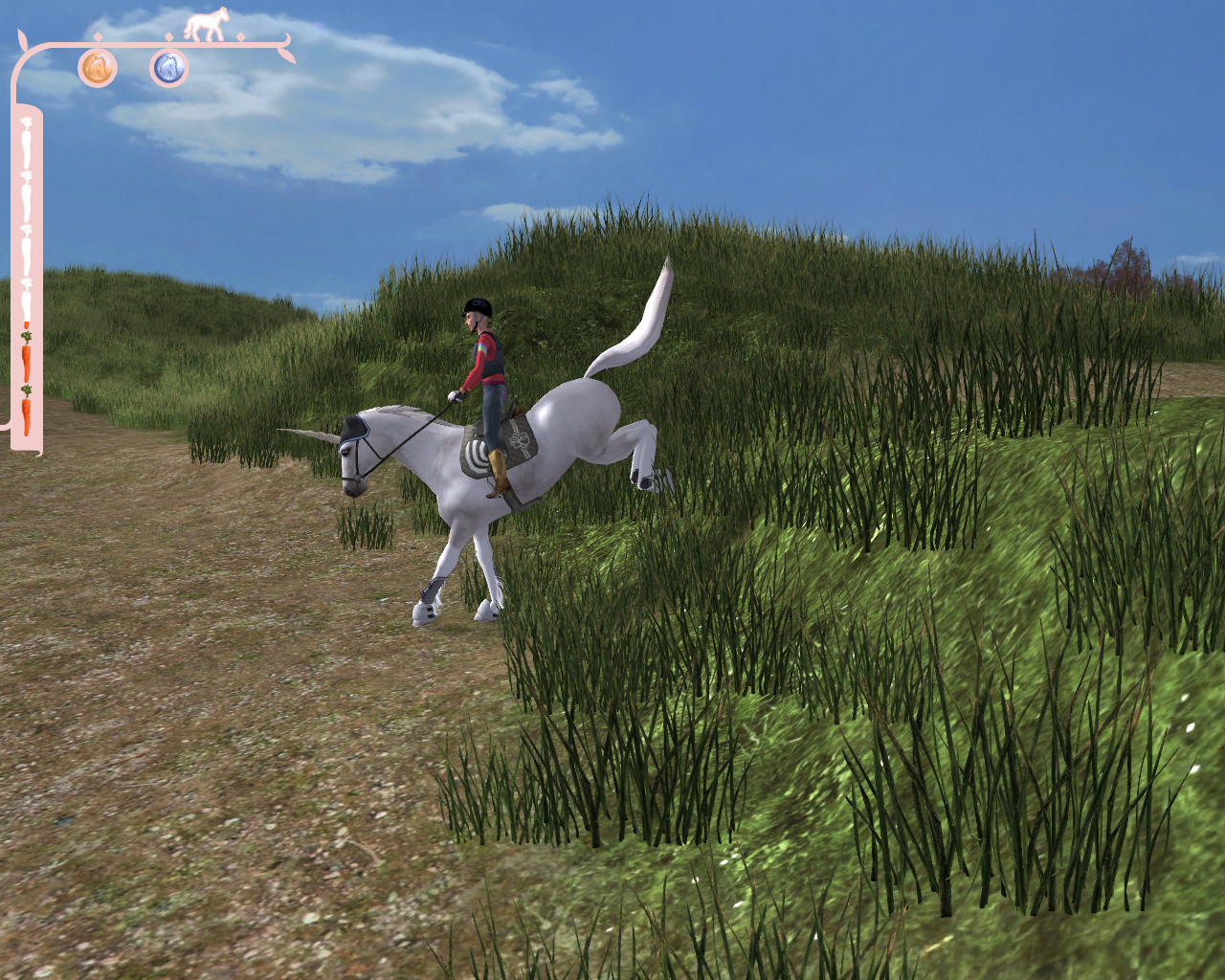Image resolution: width=1225 pixels, height=980 pixels.
Task: Click the first diamond marker on the track
Action: tap(98, 36)
